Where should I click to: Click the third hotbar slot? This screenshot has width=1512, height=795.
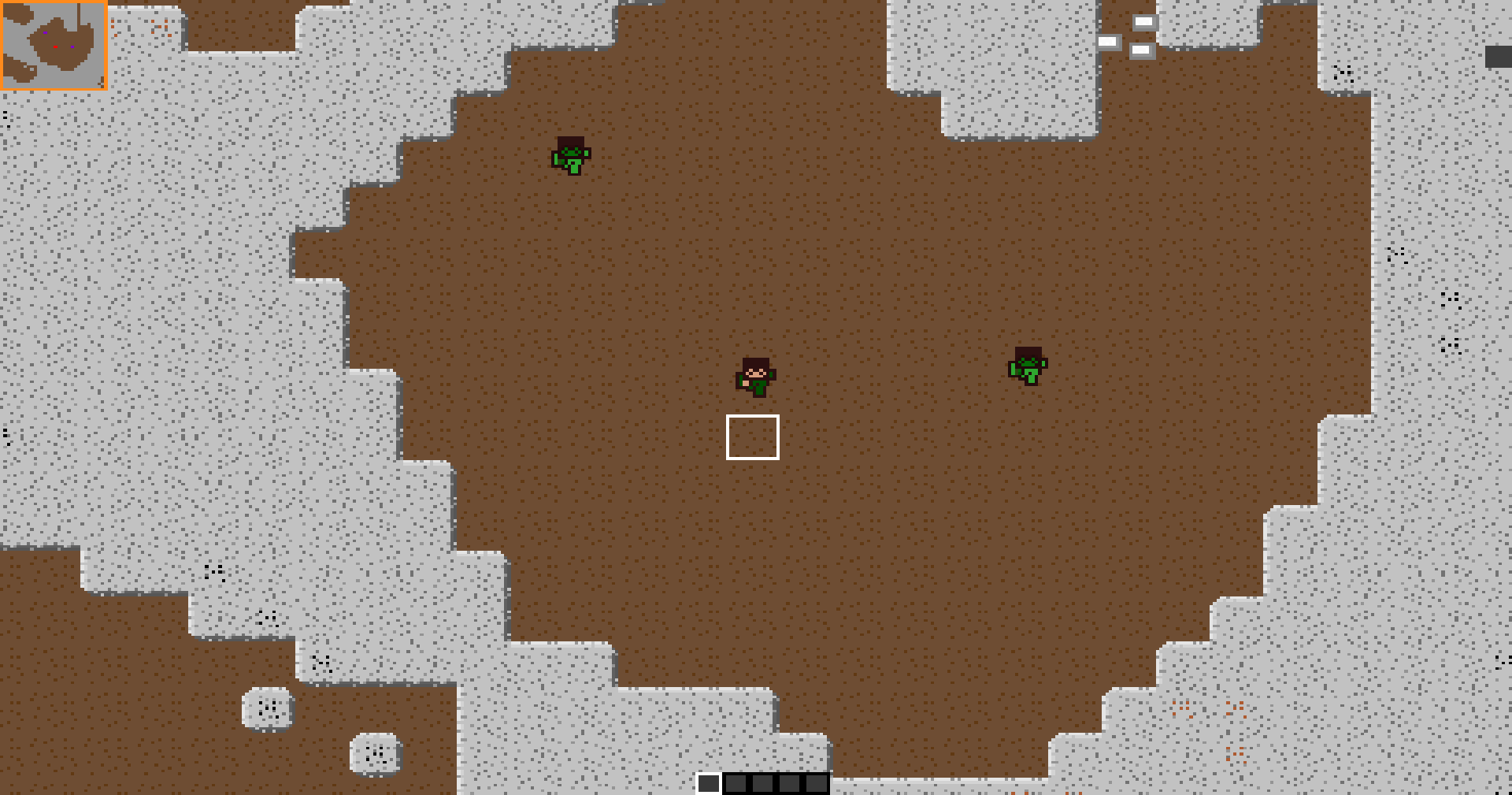coord(762,784)
